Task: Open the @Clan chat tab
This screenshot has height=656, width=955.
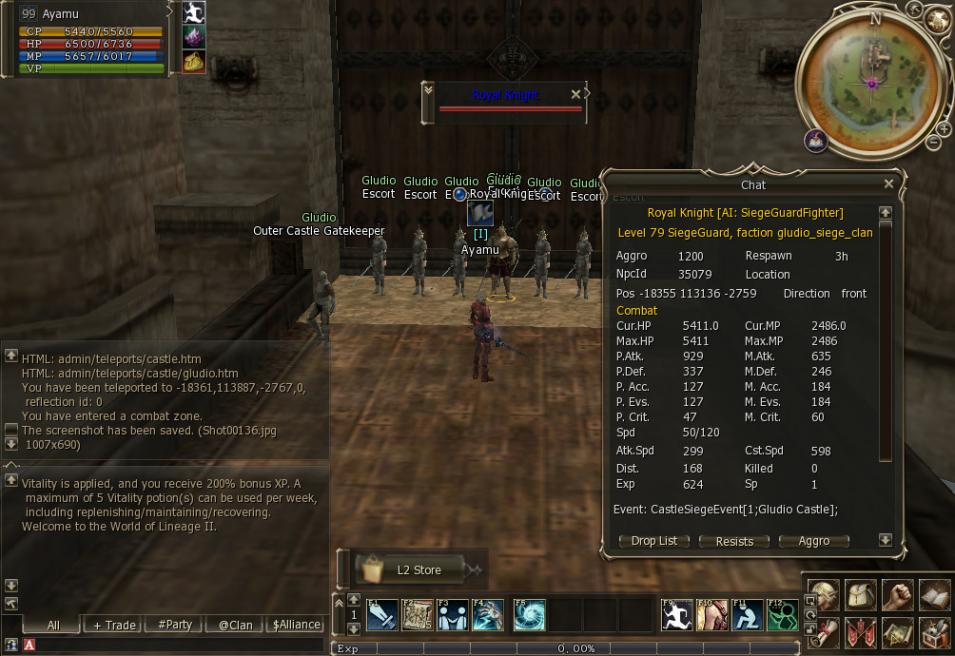Action: [x=235, y=625]
